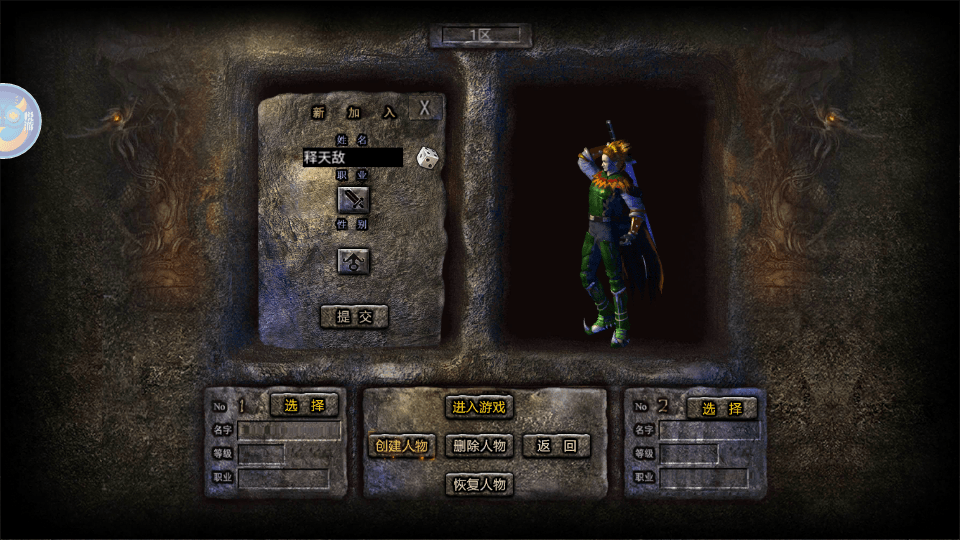The image size is (960, 540).
Task: Go back with the 返回 button
Action: 557,445
